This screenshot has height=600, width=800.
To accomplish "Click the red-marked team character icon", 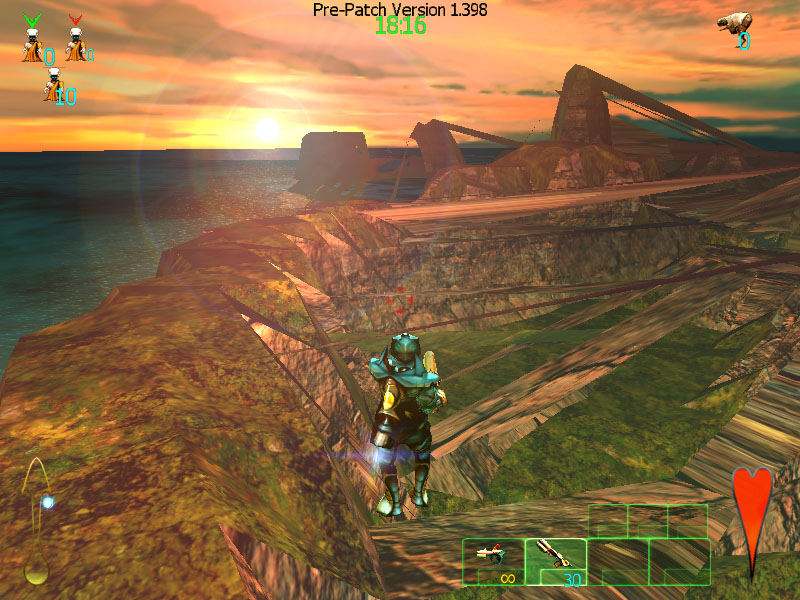I will [75, 41].
